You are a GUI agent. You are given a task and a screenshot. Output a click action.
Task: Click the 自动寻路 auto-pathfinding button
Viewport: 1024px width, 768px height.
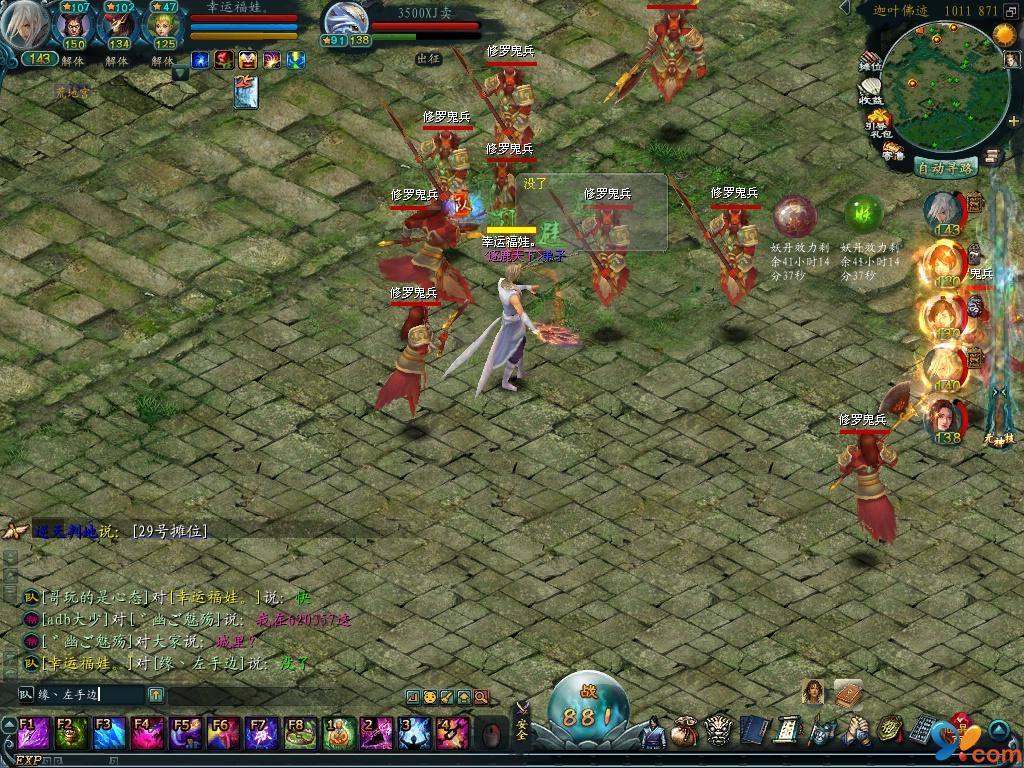coord(945,168)
